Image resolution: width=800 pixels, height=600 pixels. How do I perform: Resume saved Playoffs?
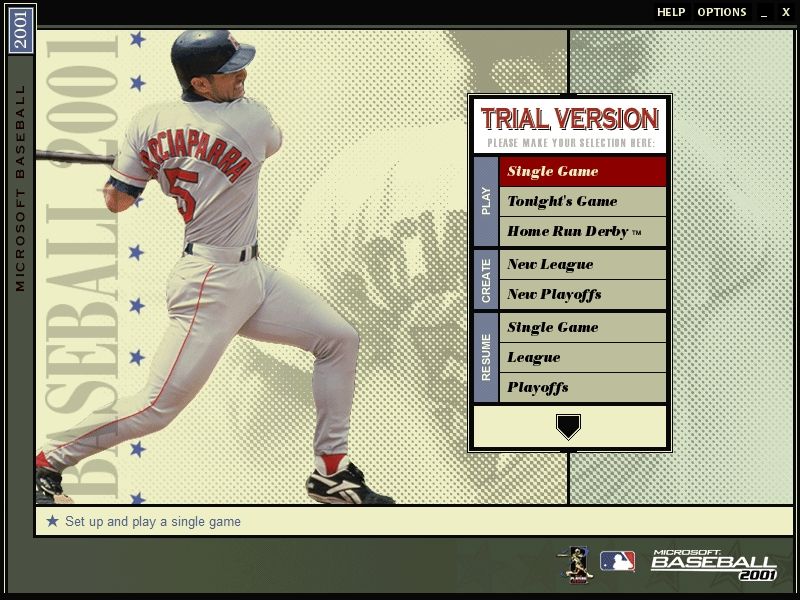(x=582, y=387)
